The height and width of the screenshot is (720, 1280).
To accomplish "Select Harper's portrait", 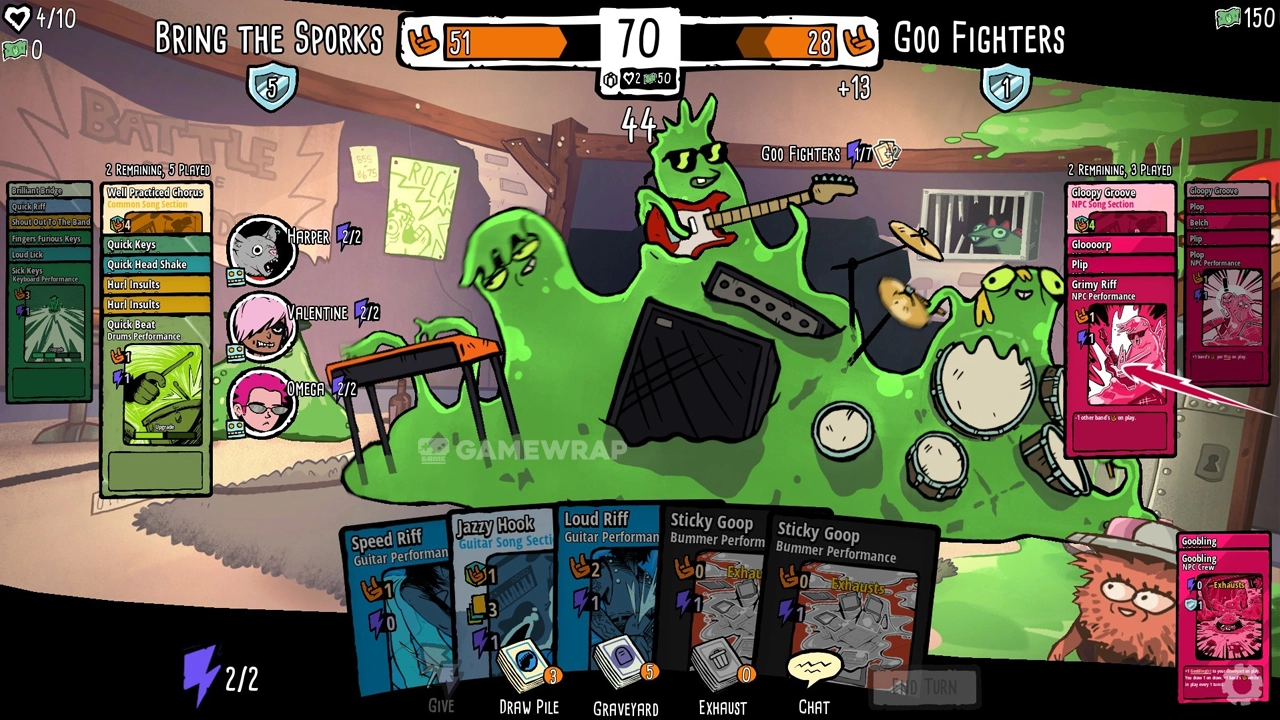I will coord(261,248).
